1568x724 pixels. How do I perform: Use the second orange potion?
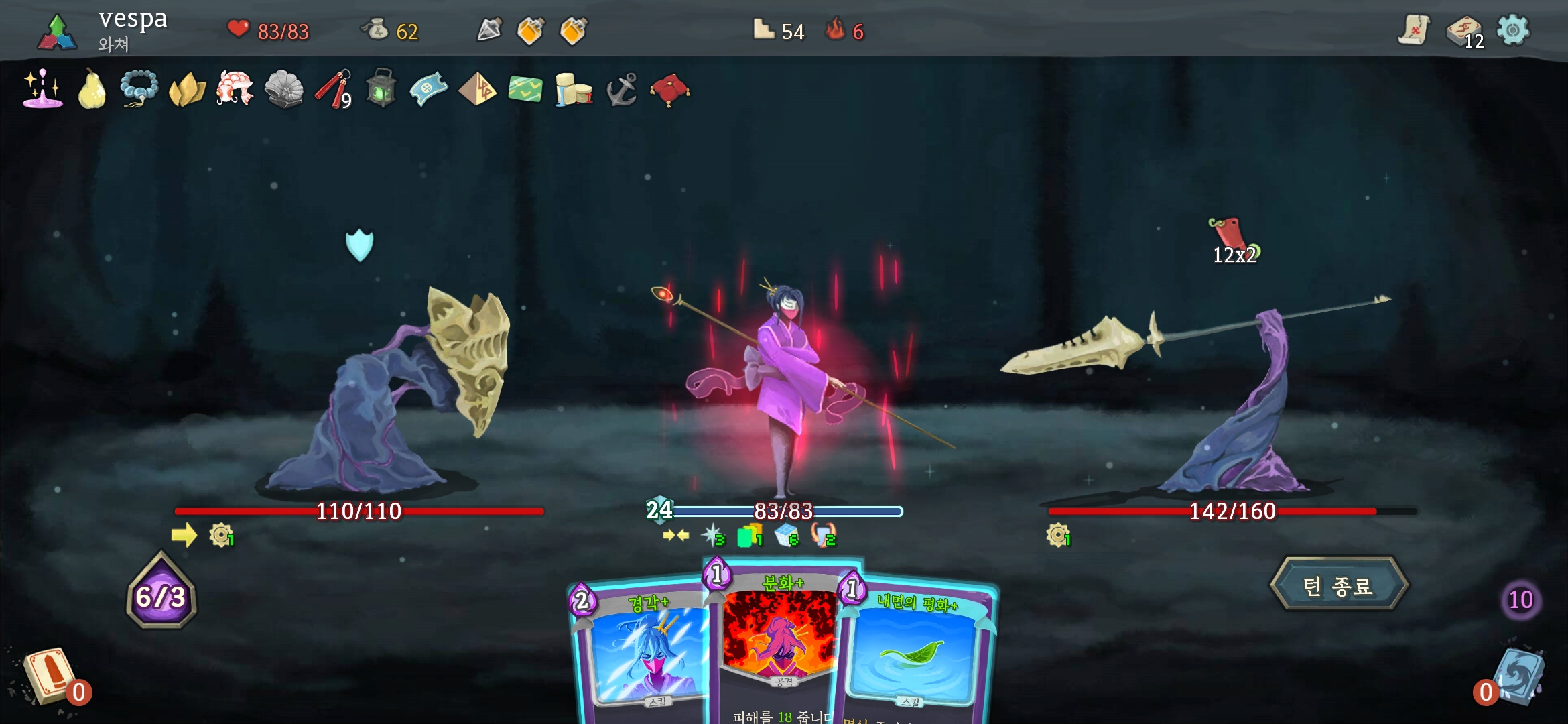(531, 31)
